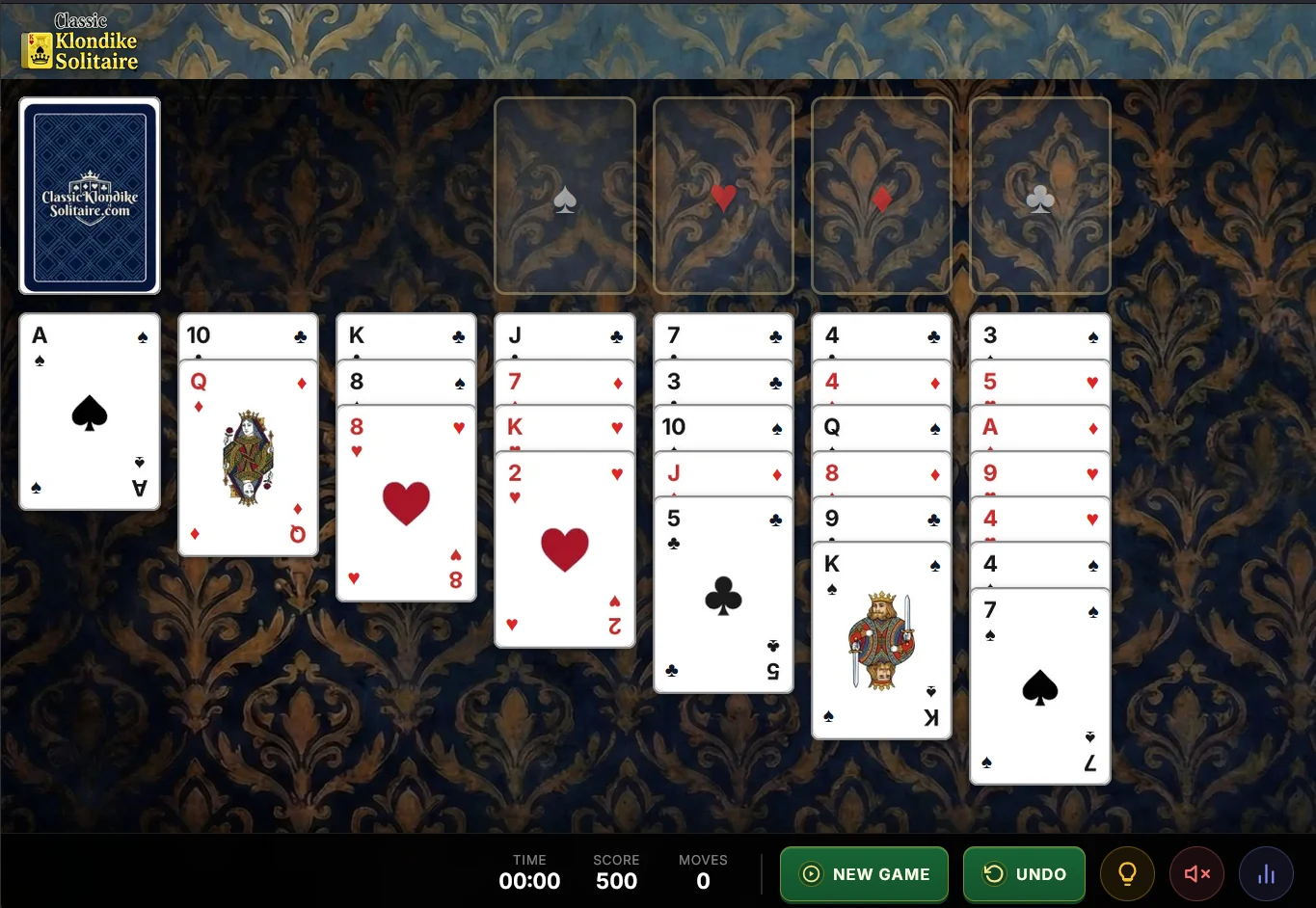
Task: Click the King of Spades card
Action: [880, 639]
